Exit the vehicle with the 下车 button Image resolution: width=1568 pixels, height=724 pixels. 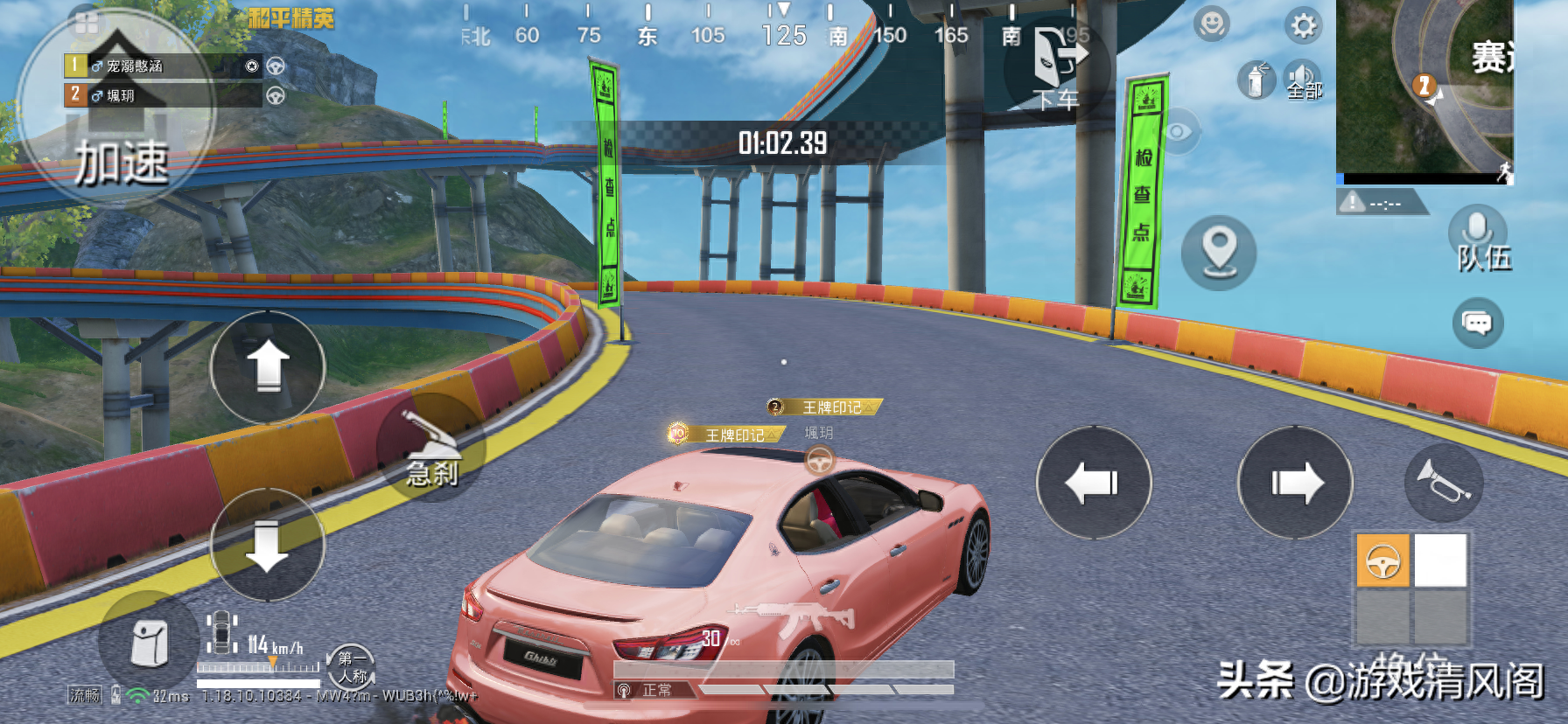[1058, 68]
